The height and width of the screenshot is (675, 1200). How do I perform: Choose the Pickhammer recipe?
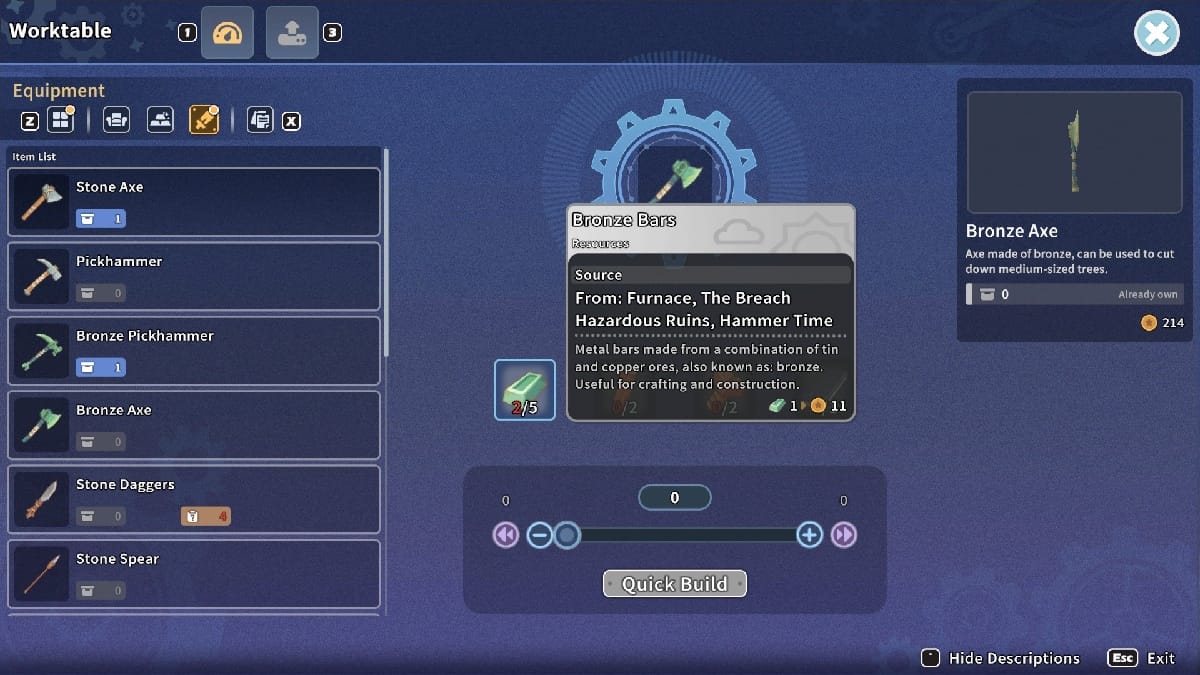[x=194, y=276]
